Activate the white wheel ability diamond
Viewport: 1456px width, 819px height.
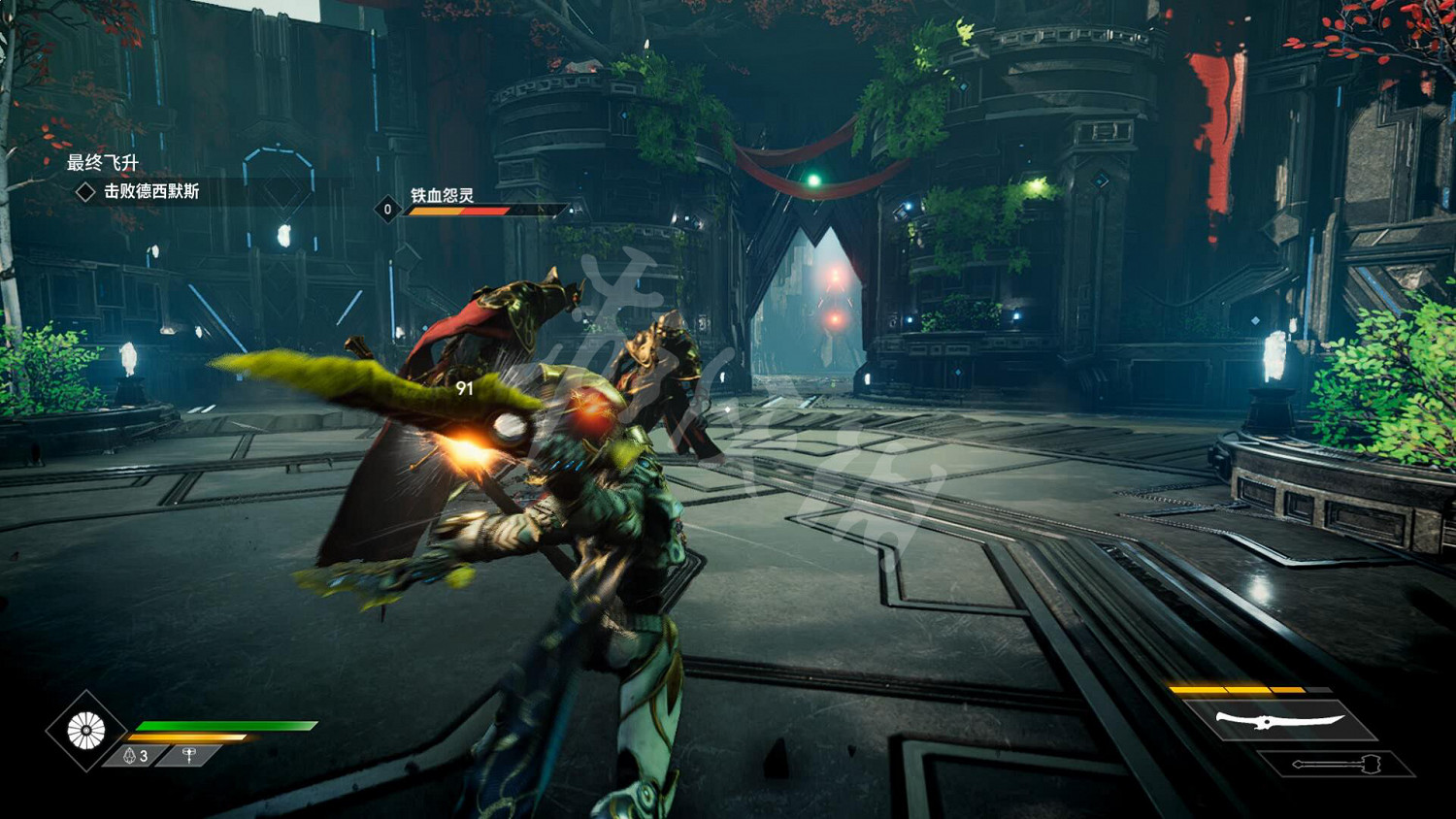point(85,731)
